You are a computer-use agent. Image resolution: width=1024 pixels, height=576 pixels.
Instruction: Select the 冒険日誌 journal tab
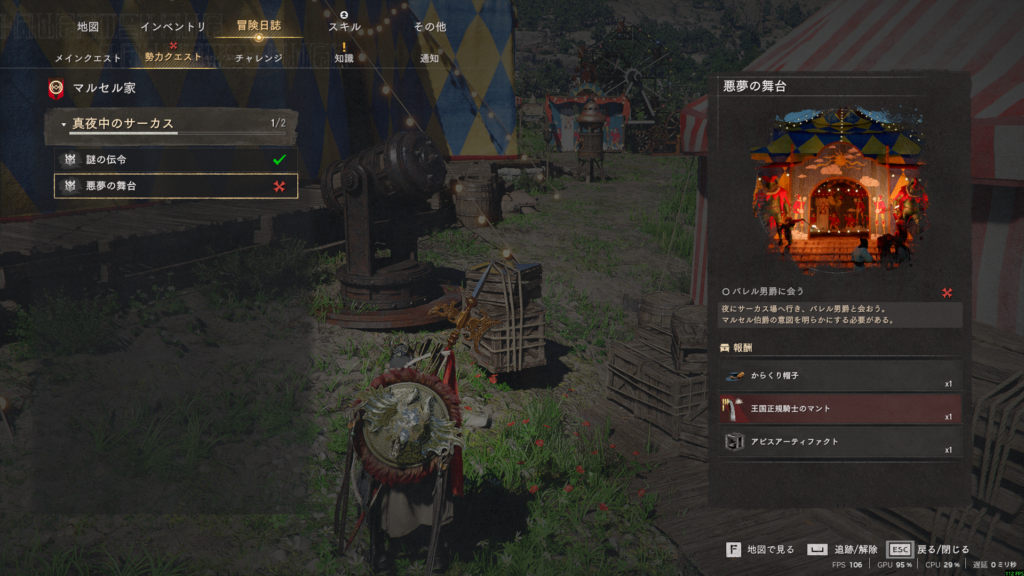258,26
